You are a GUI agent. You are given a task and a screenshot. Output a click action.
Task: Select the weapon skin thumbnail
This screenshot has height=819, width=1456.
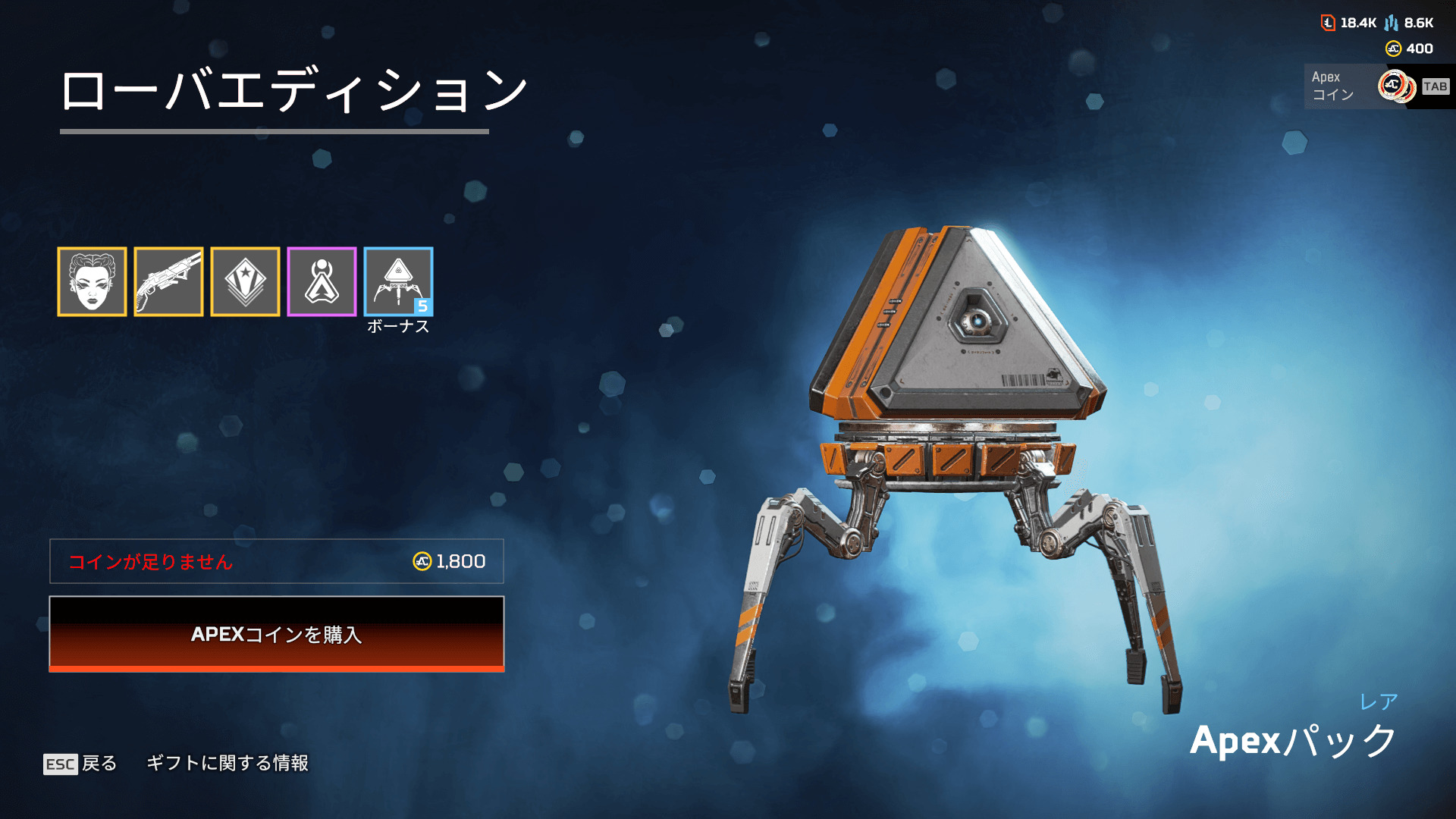point(168,281)
